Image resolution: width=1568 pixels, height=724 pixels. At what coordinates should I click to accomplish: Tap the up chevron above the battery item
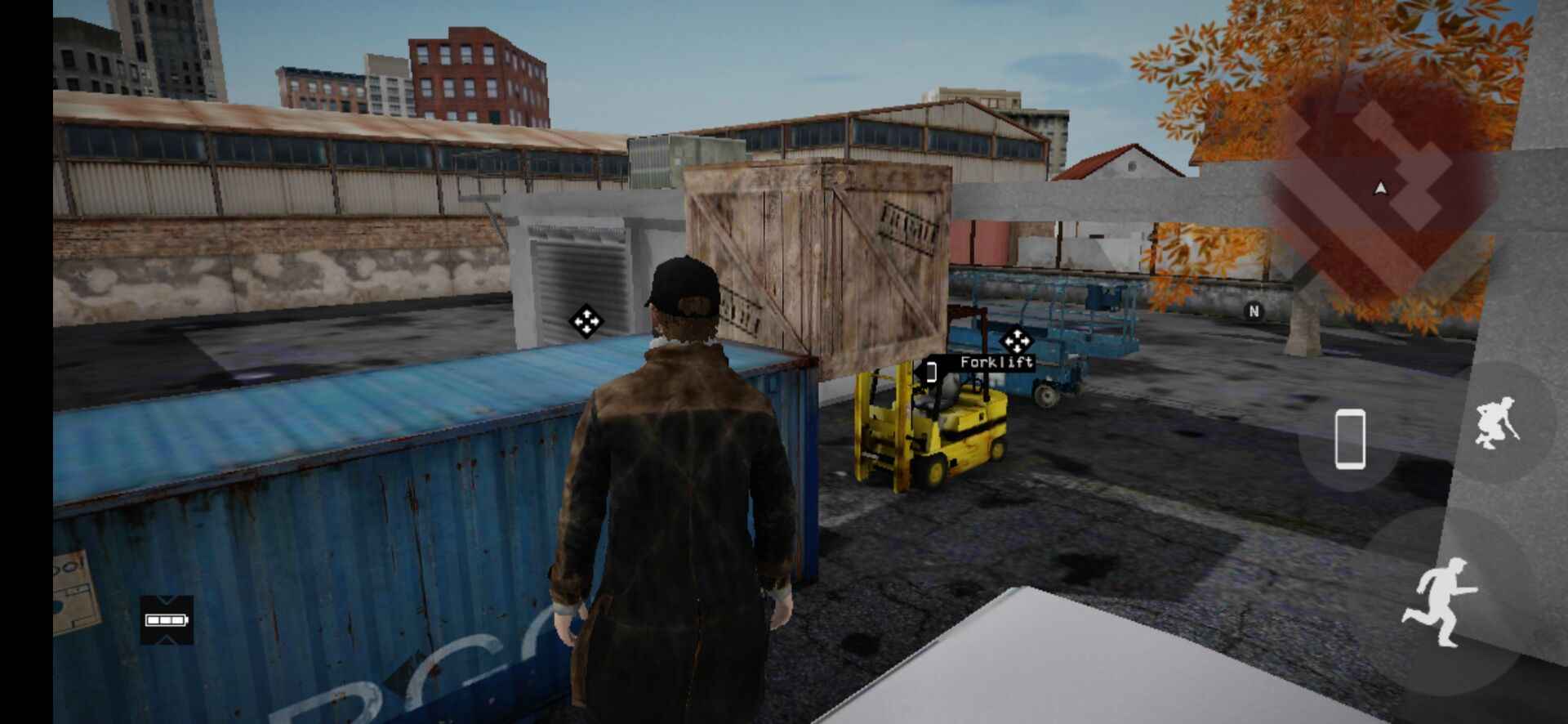pos(166,600)
